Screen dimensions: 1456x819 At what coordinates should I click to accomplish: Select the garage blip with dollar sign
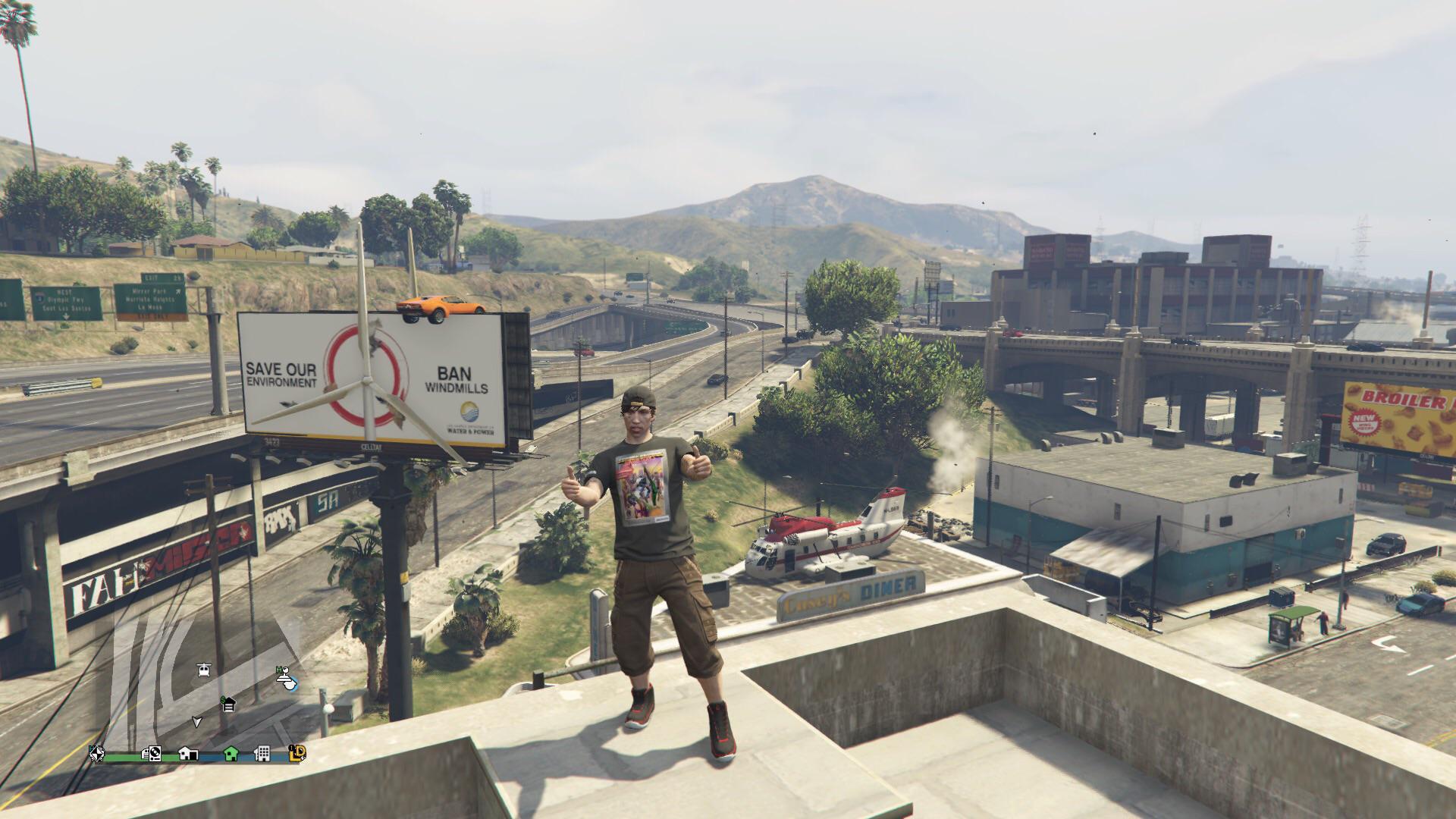pos(227,704)
